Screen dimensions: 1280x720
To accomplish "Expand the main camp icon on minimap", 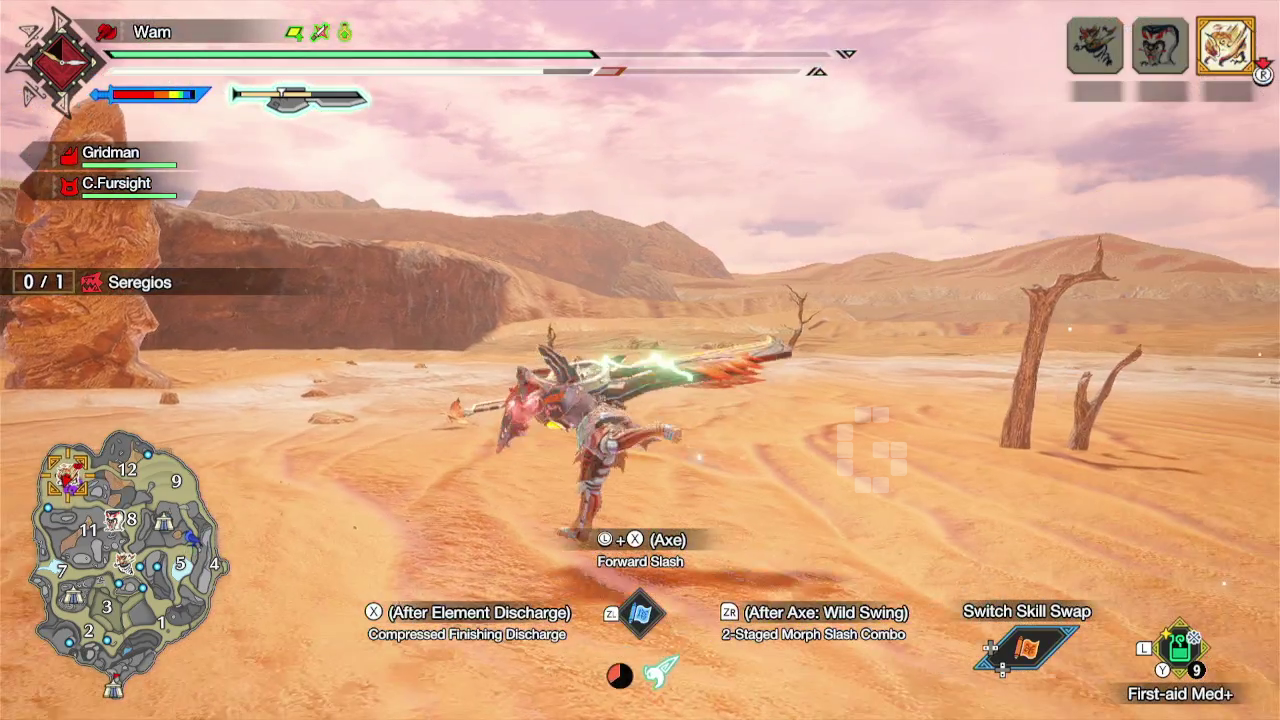I will (114, 687).
